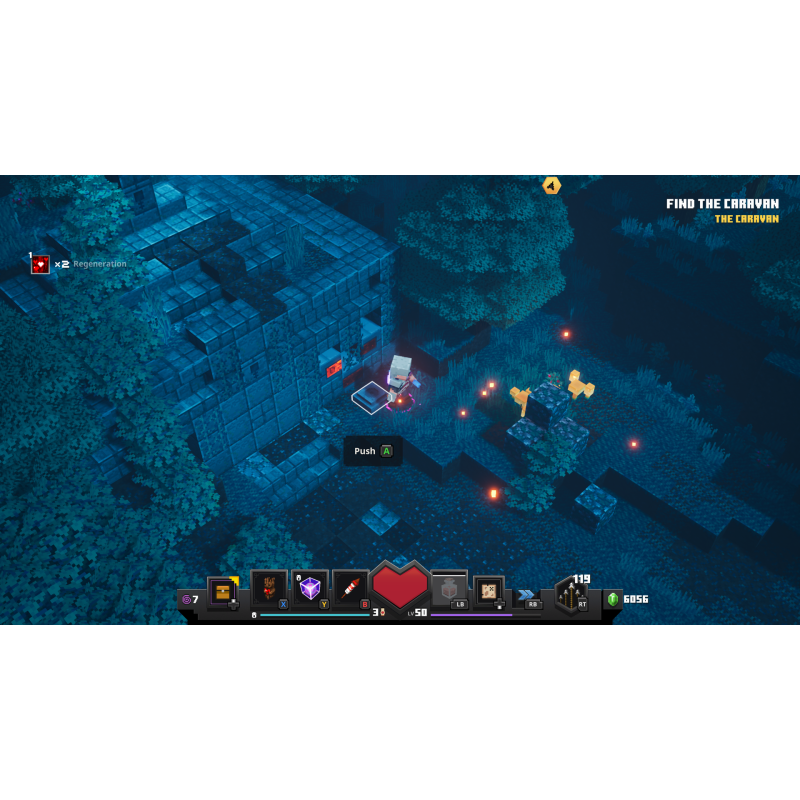Image resolution: width=800 pixels, height=800 pixels.
Task: Click the Regeneration status effect icon
Action: pyautogui.click(x=40, y=264)
